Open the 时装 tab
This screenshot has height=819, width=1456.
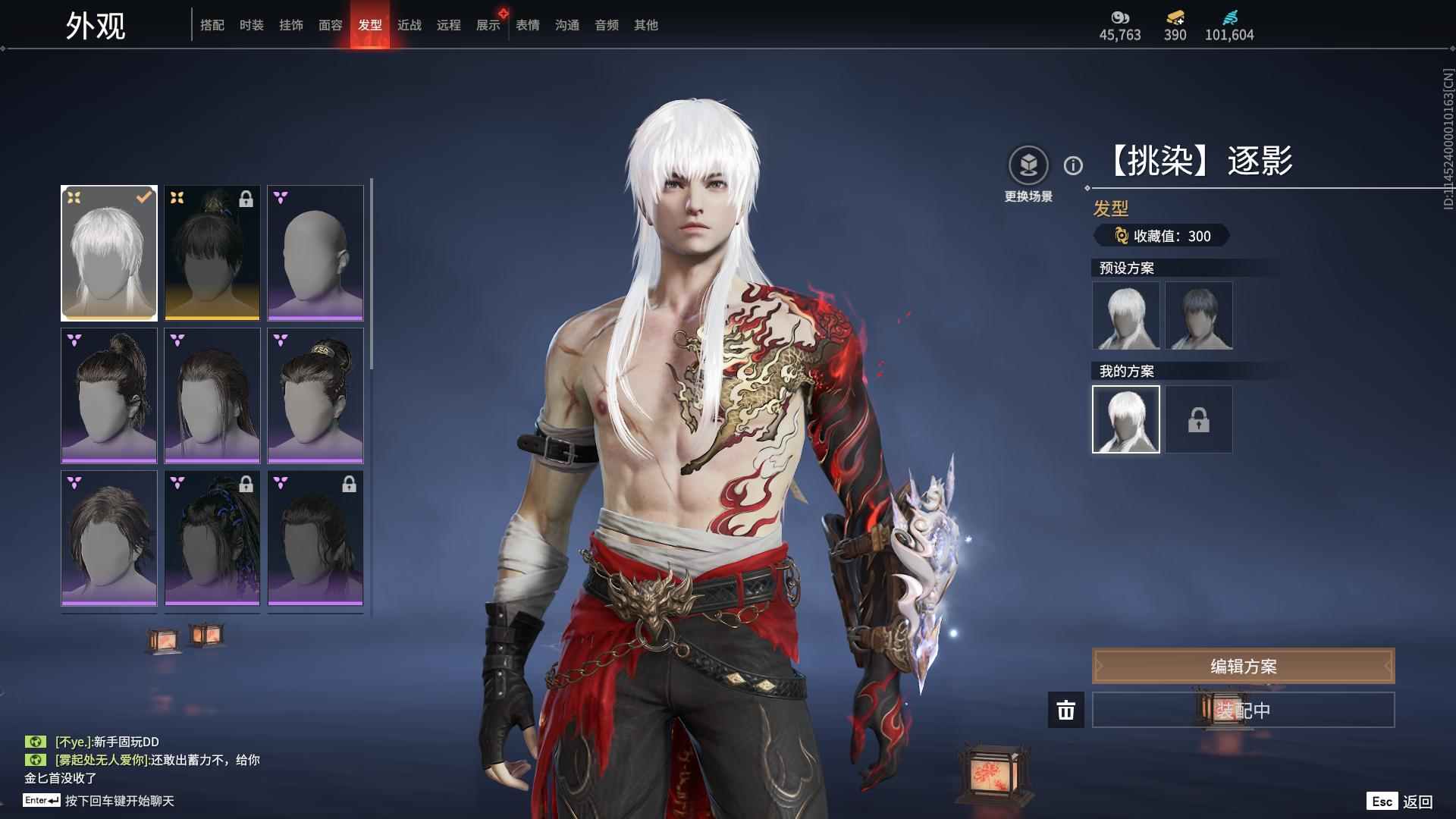point(251,25)
